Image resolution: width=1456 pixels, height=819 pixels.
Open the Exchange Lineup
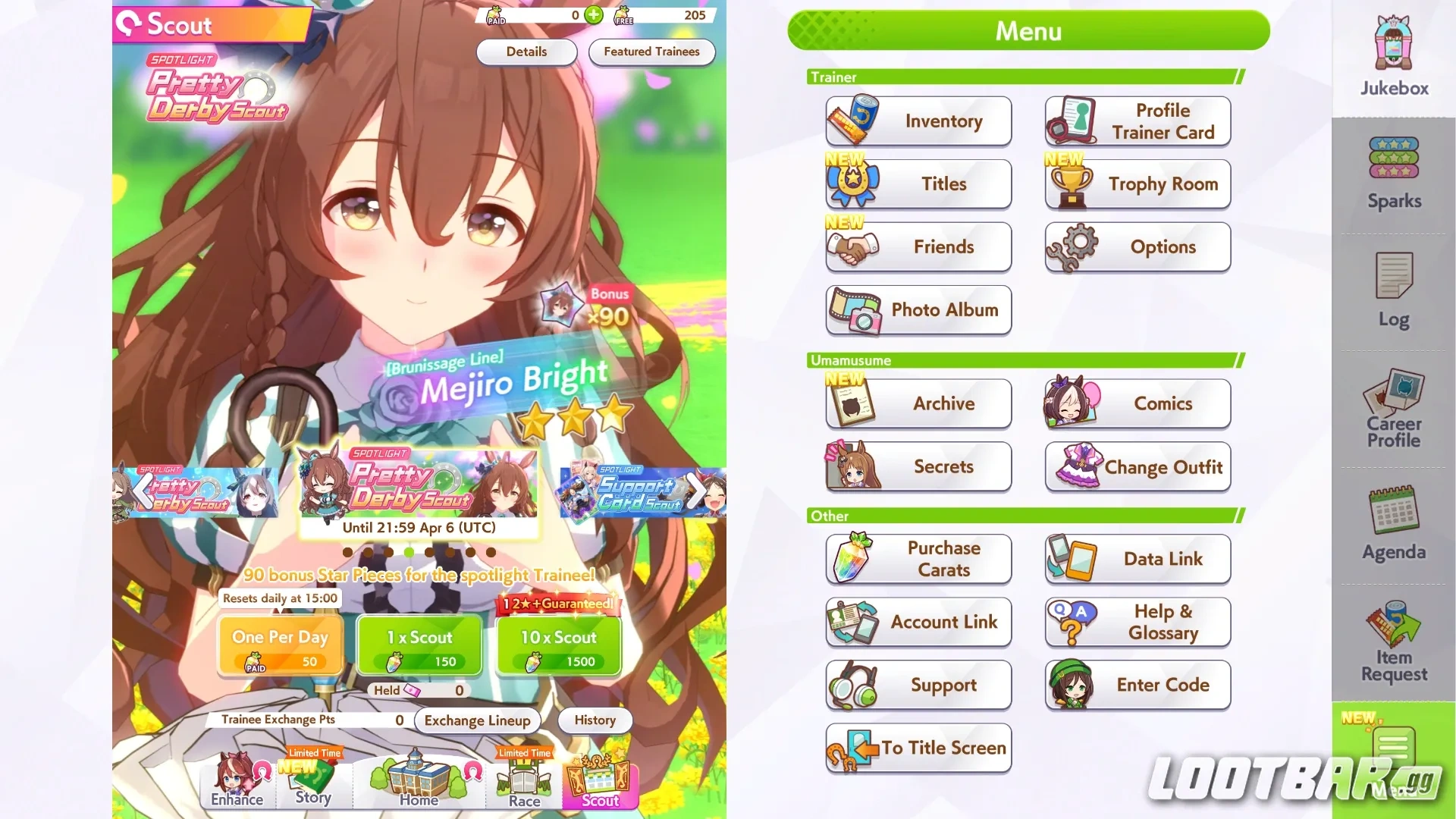[x=476, y=720]
